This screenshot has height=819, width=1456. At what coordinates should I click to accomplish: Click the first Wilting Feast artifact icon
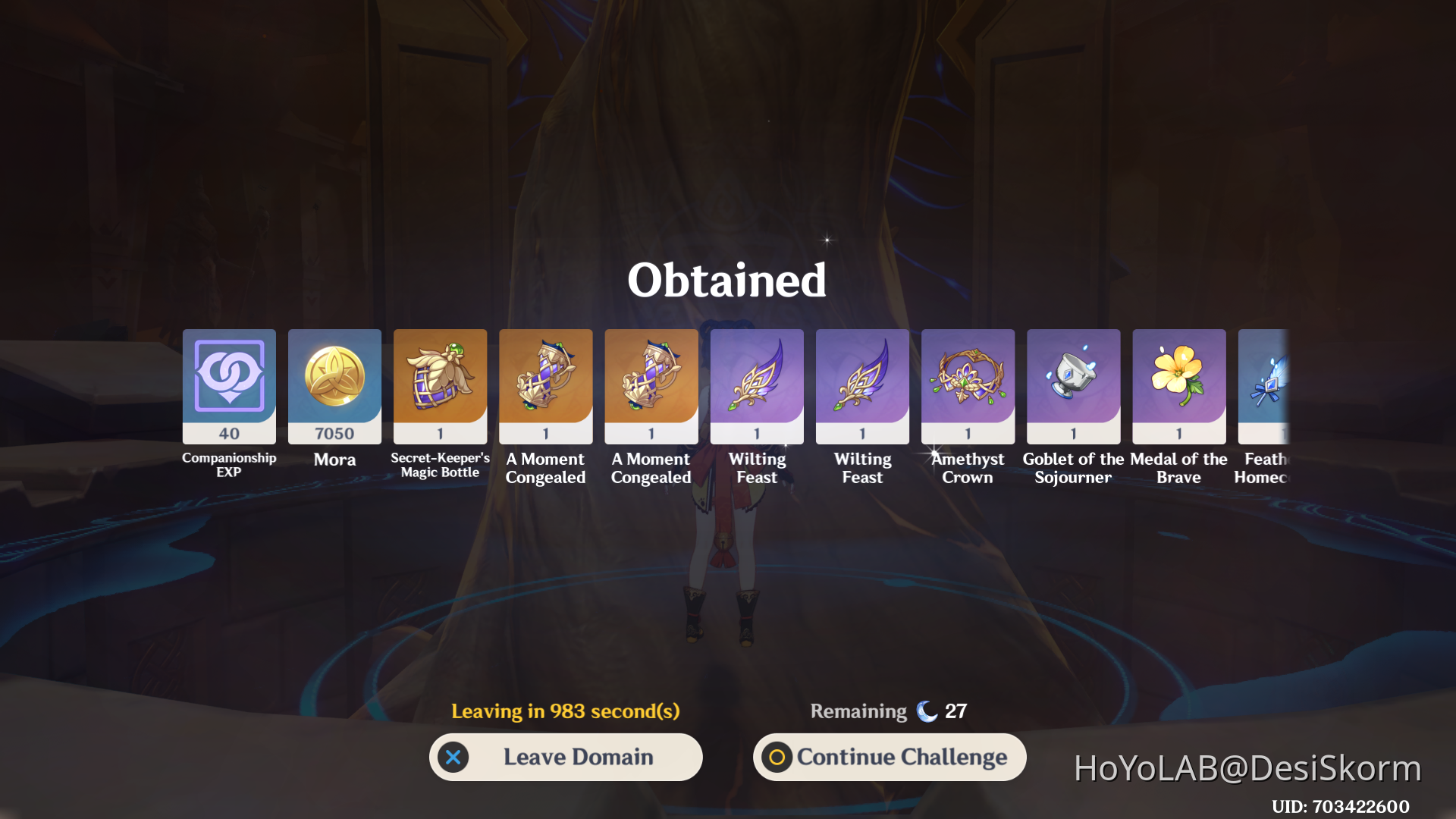[x=757, y=387]
